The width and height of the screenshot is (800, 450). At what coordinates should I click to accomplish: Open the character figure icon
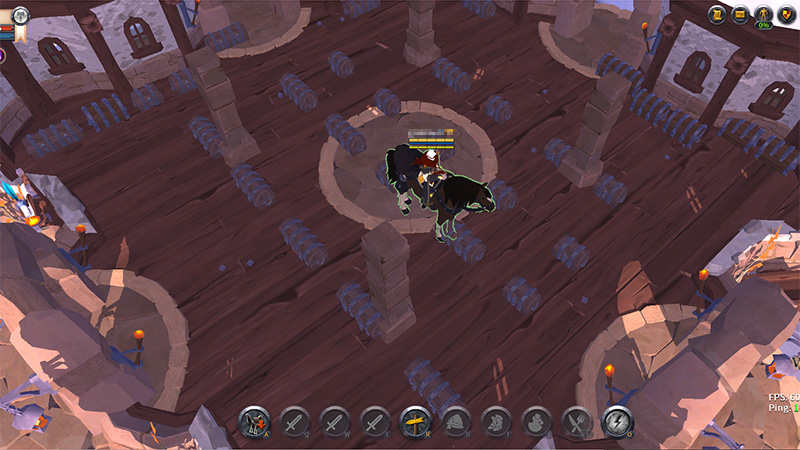click(763, 15)
